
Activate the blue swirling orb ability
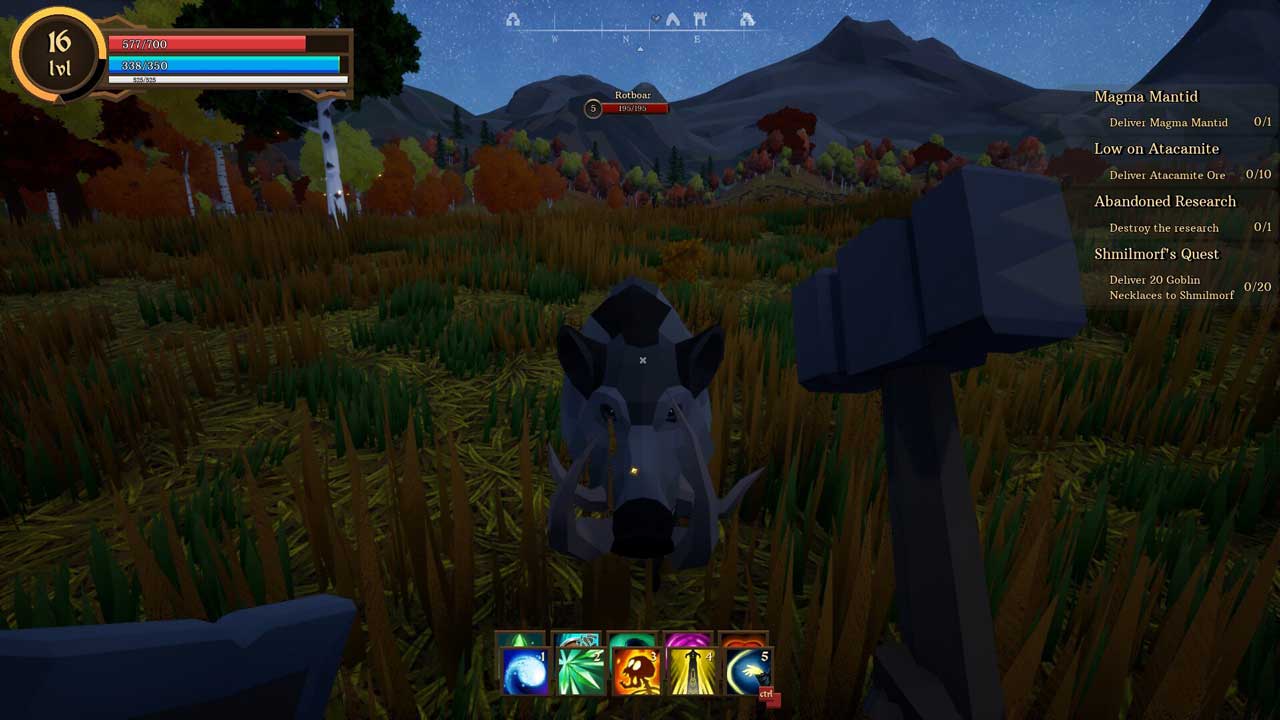(x=526, y=671)
